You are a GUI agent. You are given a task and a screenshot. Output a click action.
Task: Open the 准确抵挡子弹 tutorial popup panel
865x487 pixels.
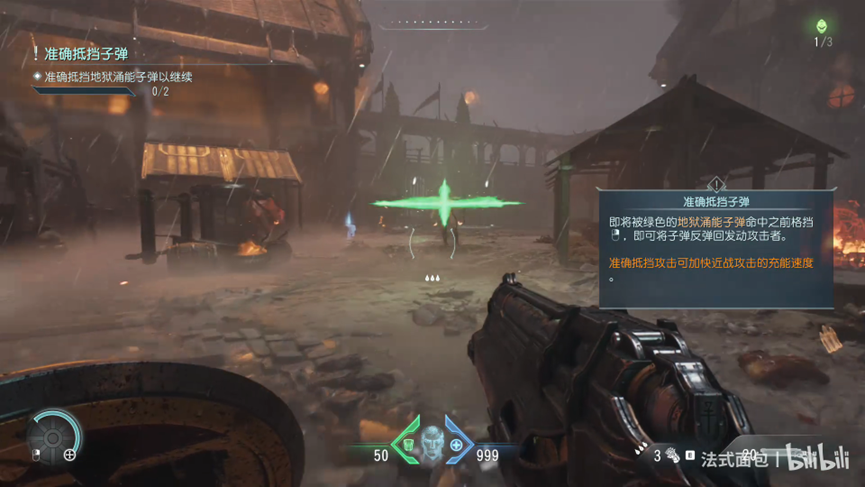click(714, 249)
